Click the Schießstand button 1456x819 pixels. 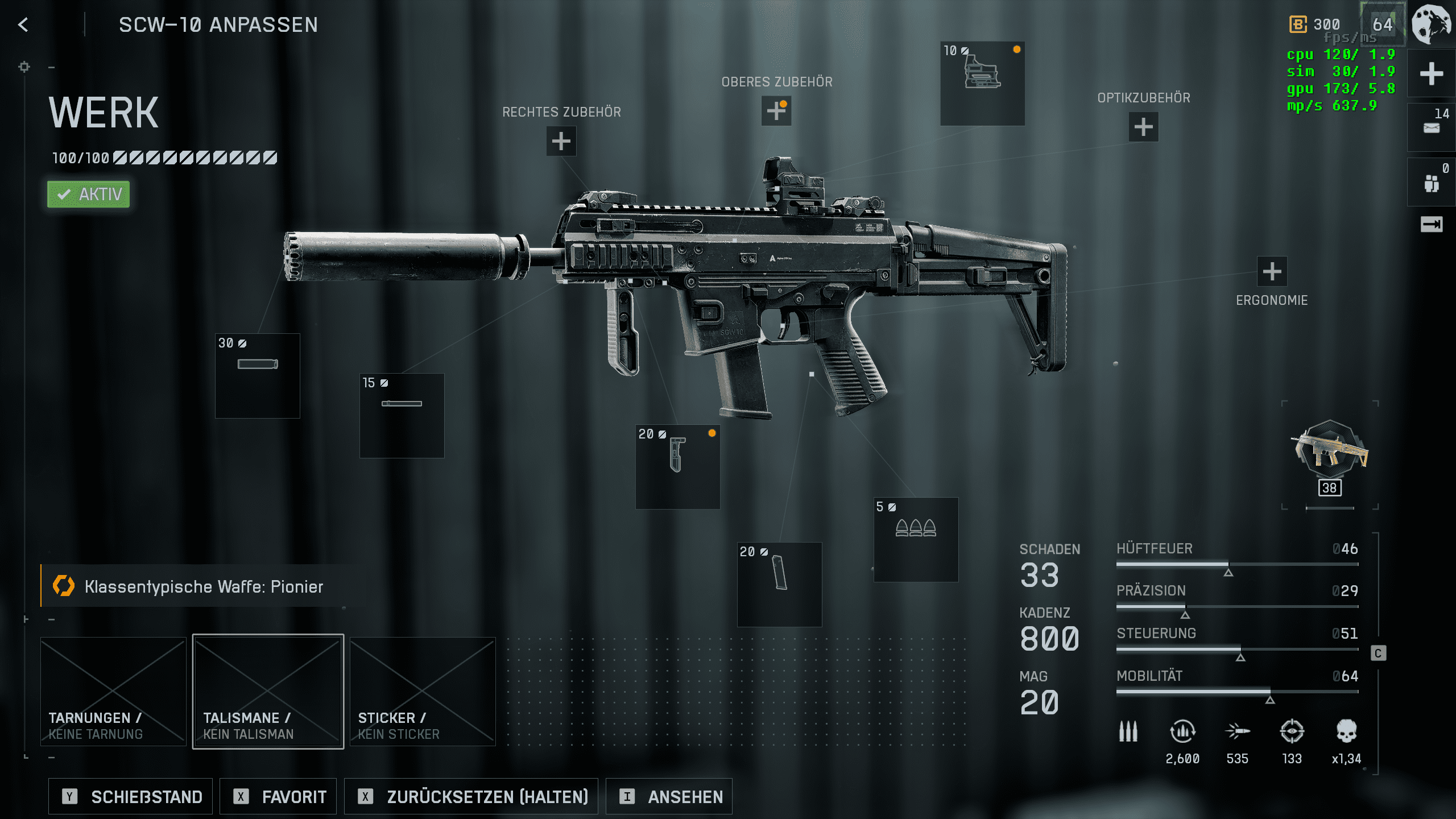(131, 796)
